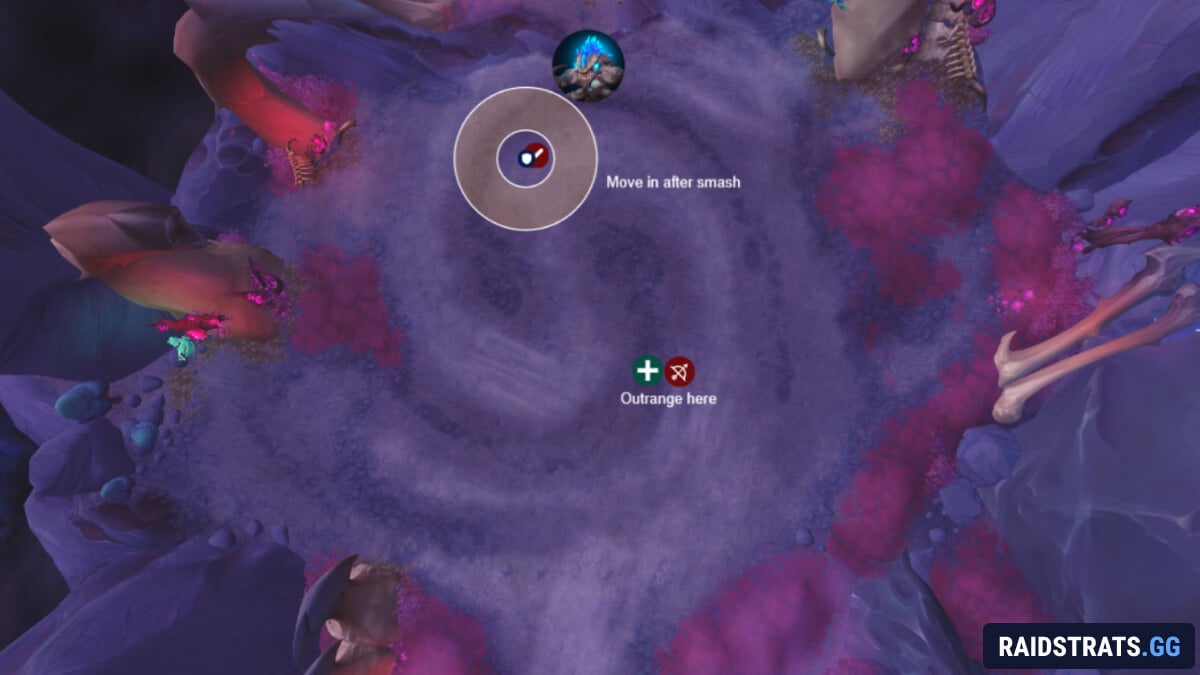Image resolution: width=1200 pixels, height=675 pixels.
Task: Click the green cross healer marker
Action: coord(647,372)
